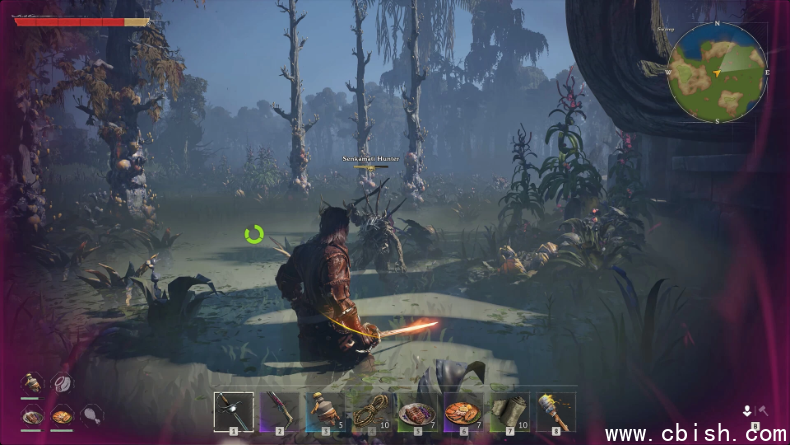This screenshot has height=445, width=790.
Task: Click the empty pot outline status icon
Action: pos(62,382)
